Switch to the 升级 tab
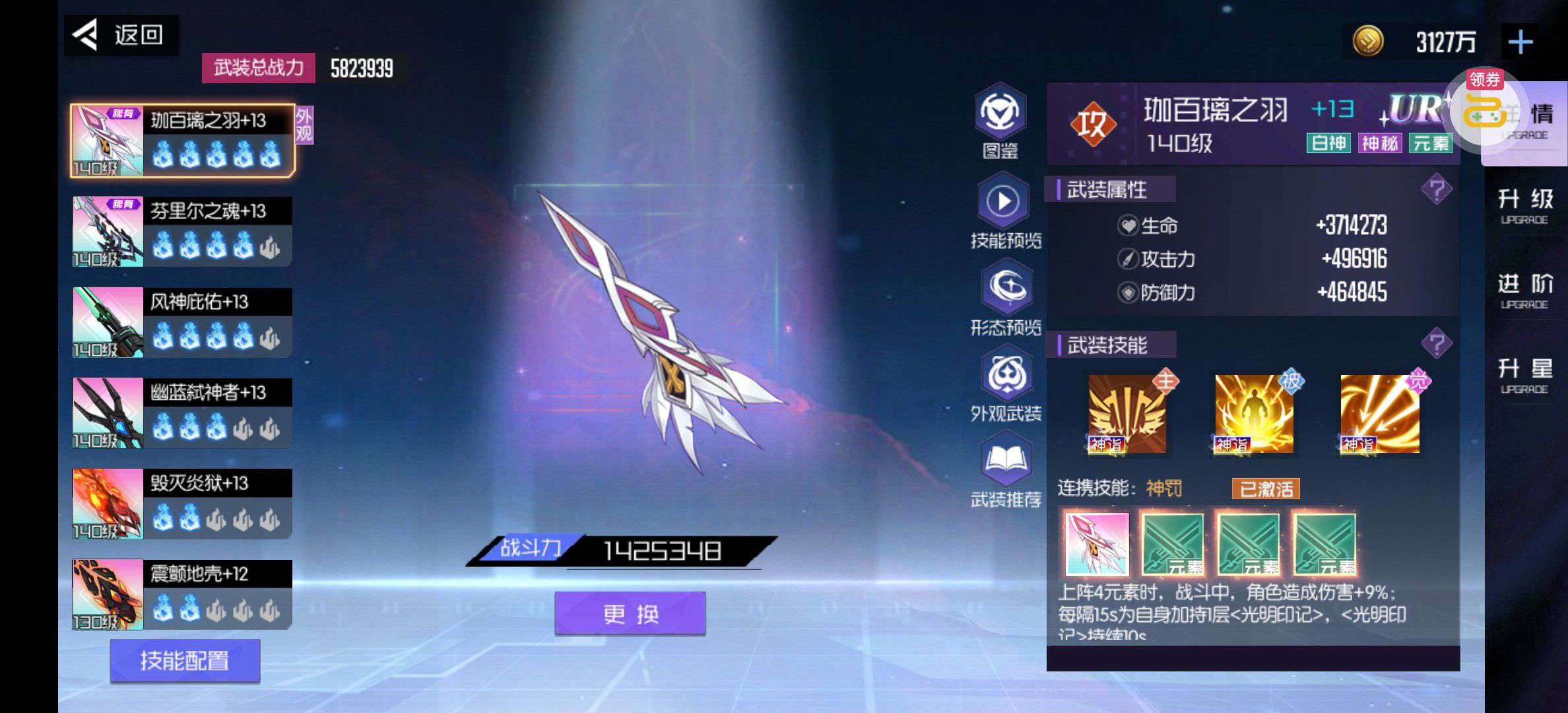Viewport: 1568px width, 713px height. coord(1525,206)
